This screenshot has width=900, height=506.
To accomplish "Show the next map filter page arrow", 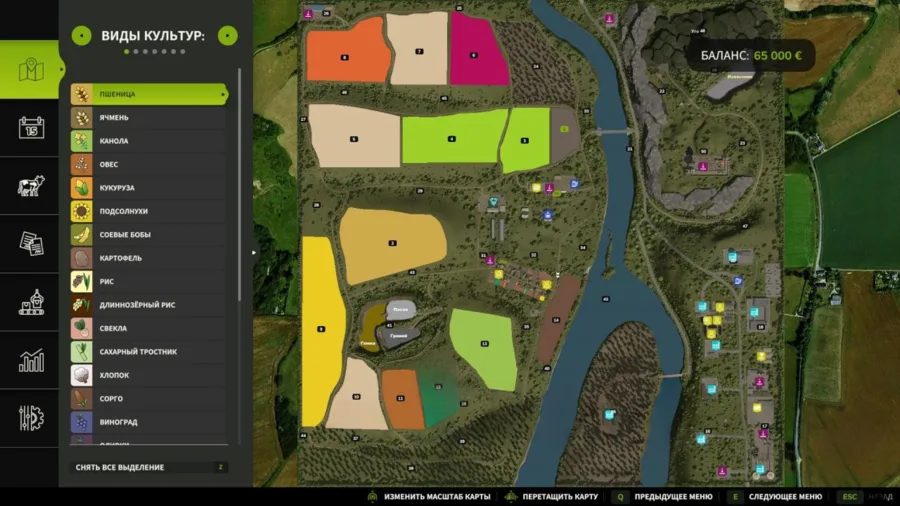I will [x=228, y=36].
